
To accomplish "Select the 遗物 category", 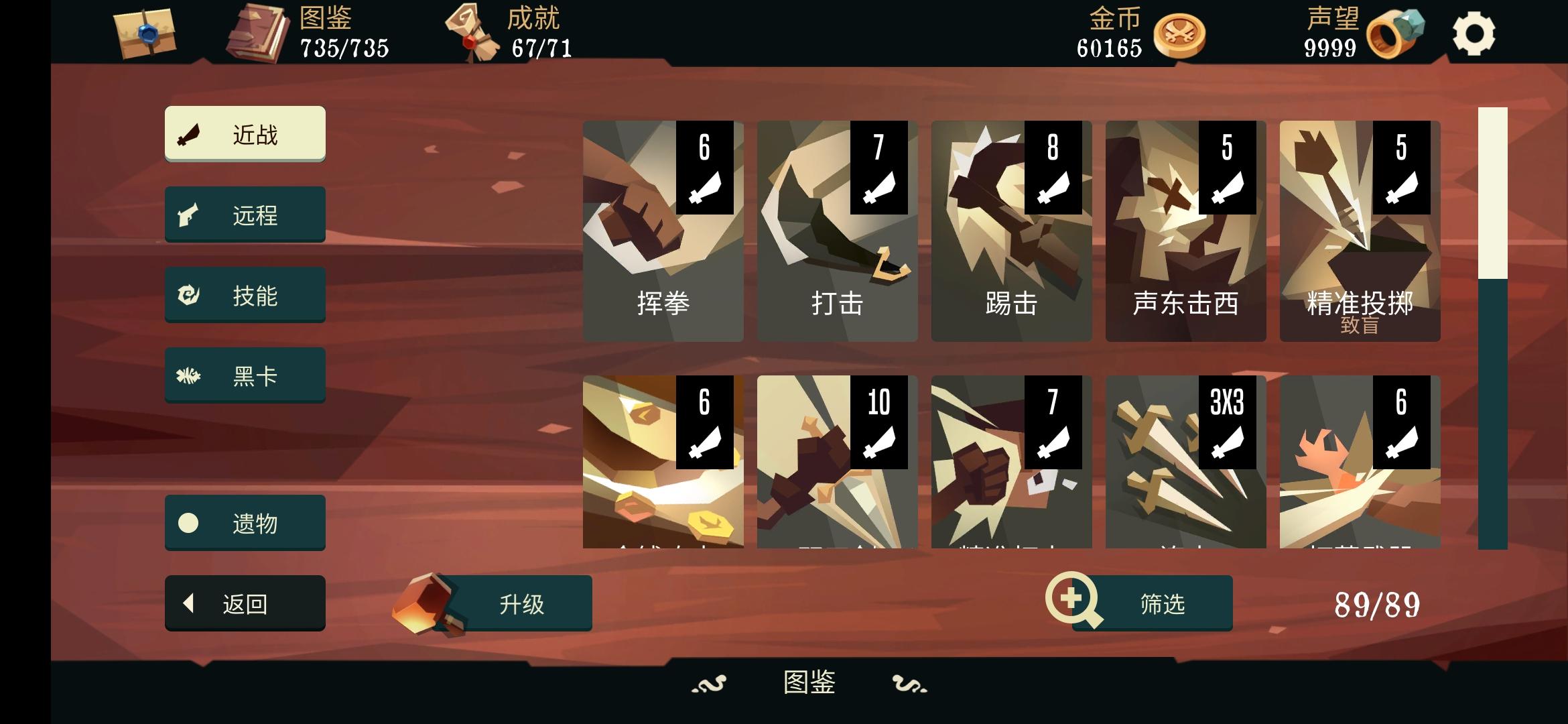I will pyautogui.click(x=245, y=522).
